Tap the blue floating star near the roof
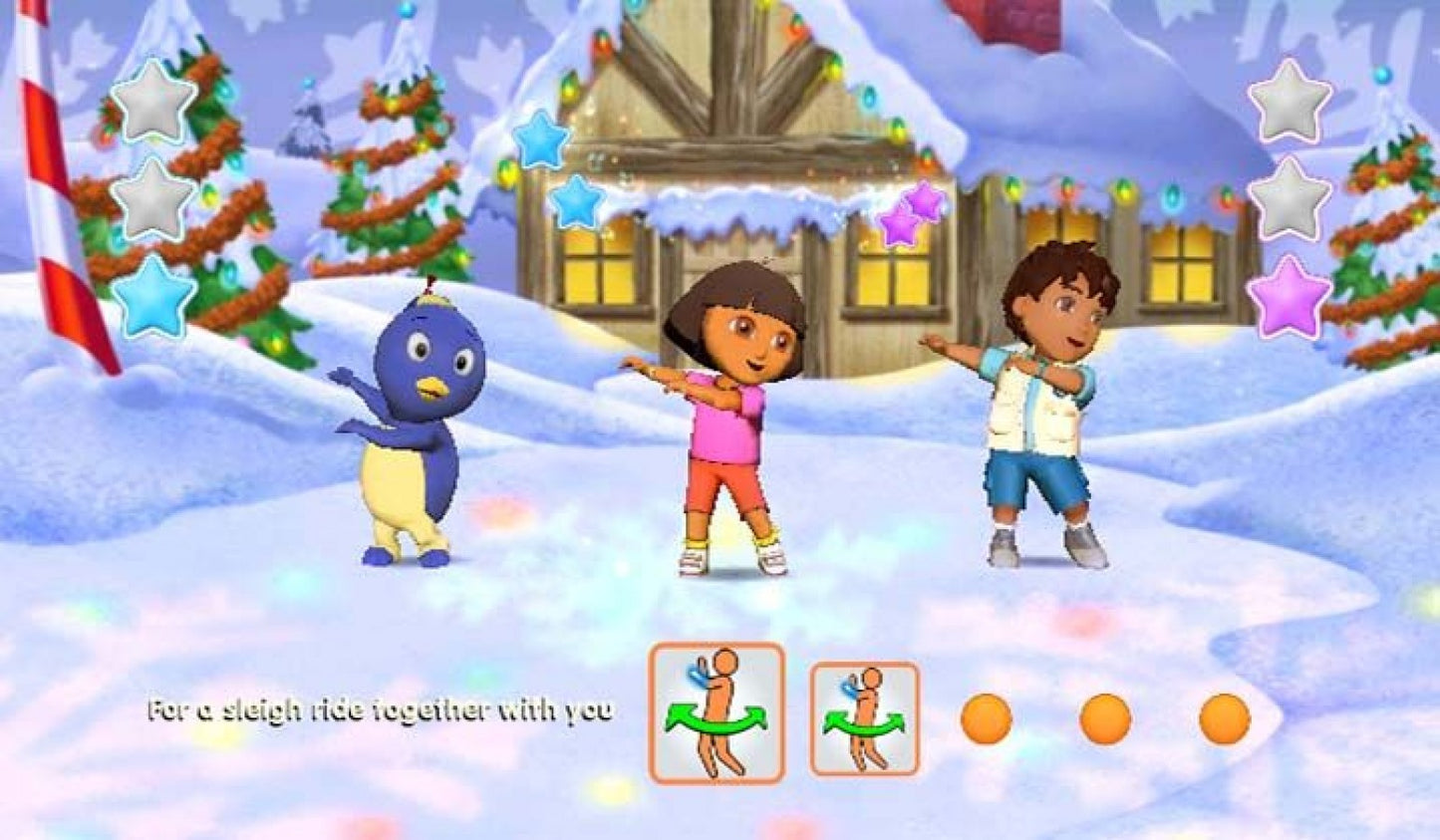 540,141
